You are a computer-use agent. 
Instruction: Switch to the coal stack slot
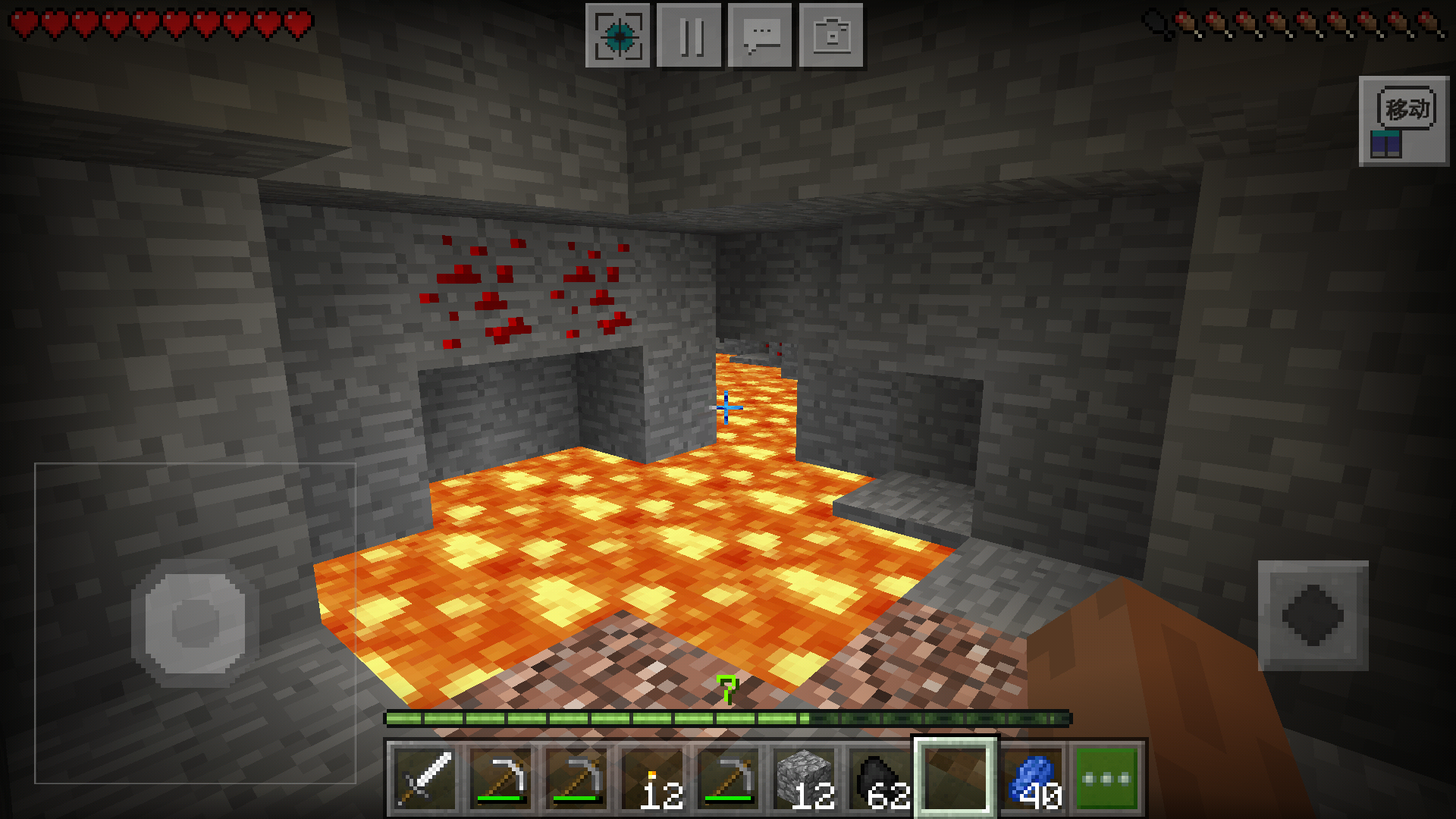(880, 779)
